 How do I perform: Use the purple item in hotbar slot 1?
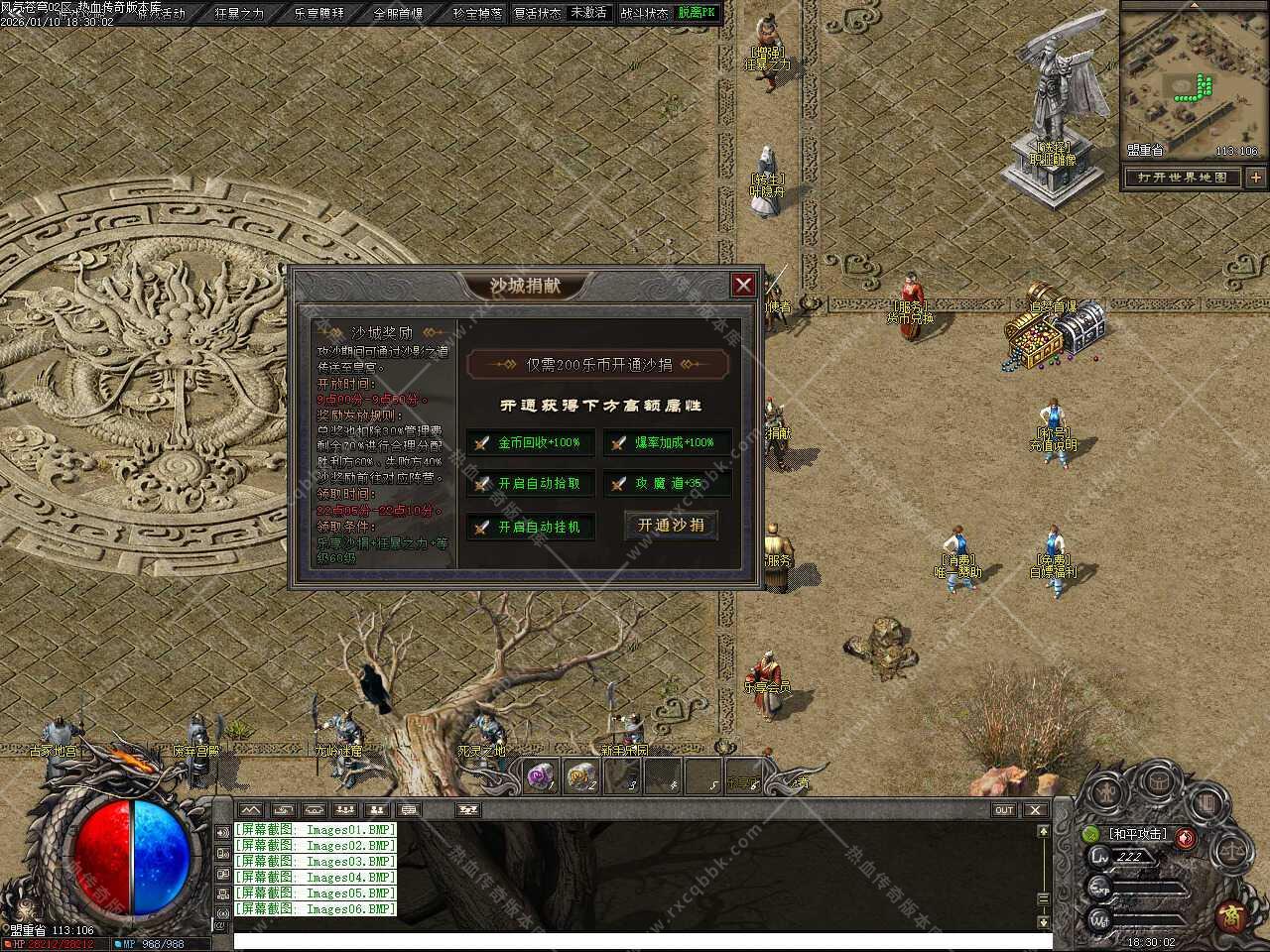tap(539, 777)
